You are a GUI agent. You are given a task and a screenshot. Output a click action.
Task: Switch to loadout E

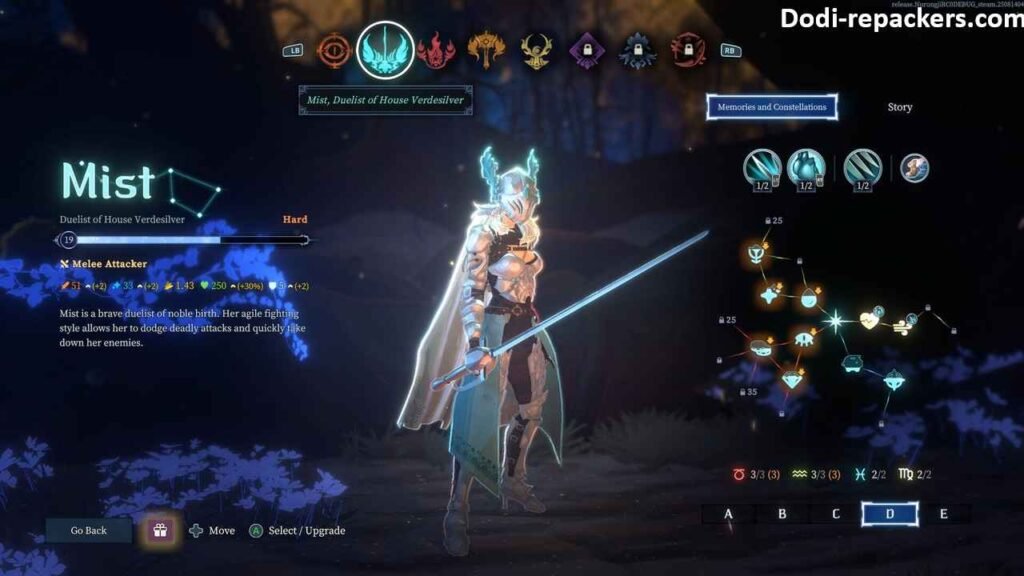point(944,514)
